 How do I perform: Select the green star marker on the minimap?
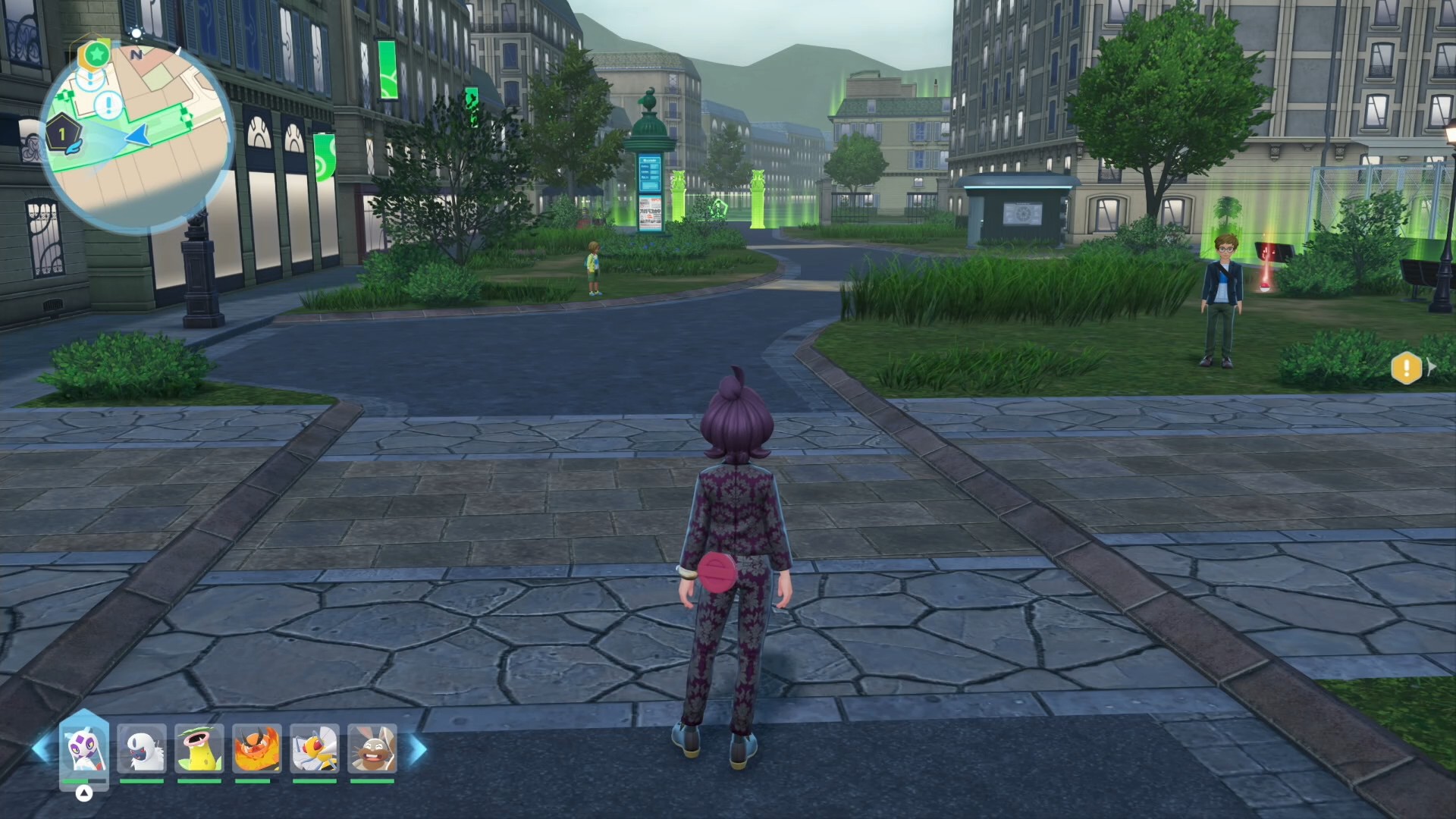click(96, 54)
